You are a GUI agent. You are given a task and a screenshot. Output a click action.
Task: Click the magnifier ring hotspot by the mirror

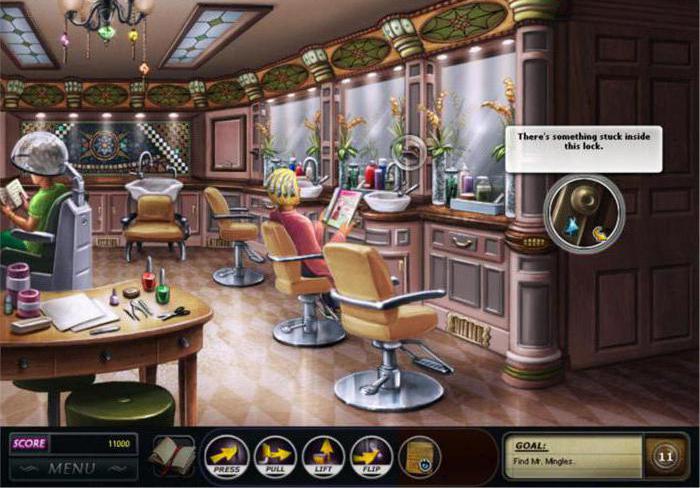tap(408, 153)
